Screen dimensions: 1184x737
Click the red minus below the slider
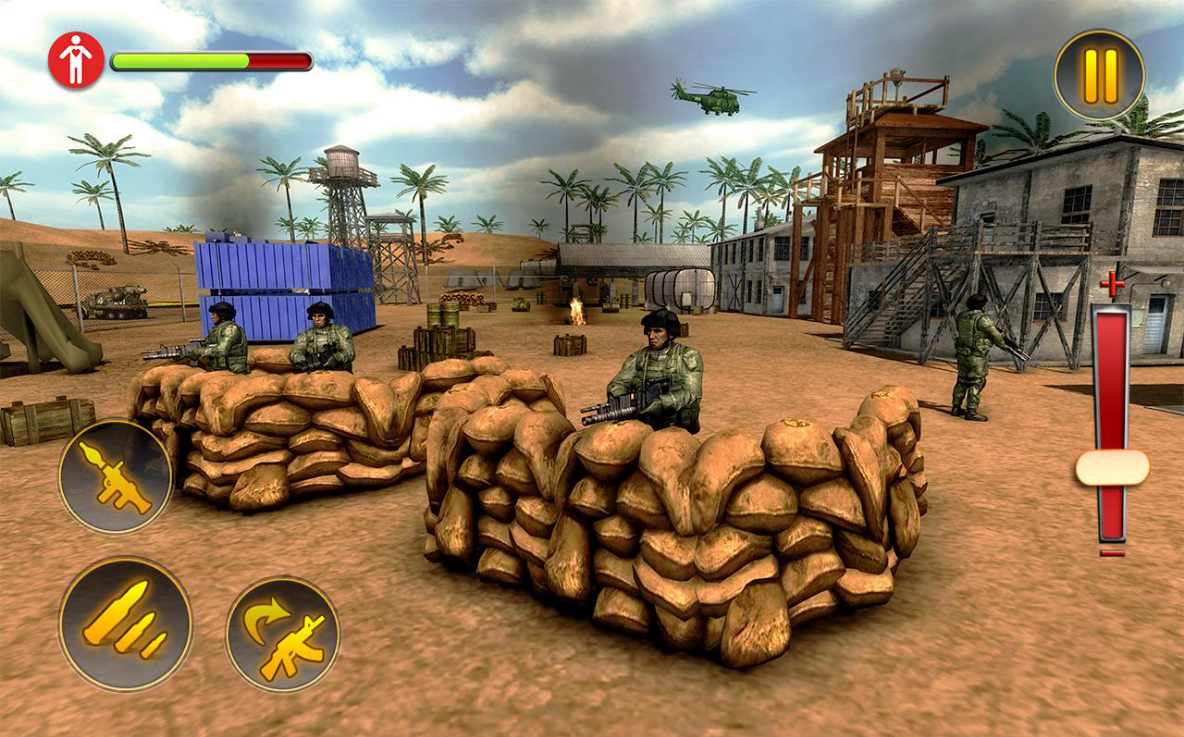pyautogui.click(x=1112, y=553)
